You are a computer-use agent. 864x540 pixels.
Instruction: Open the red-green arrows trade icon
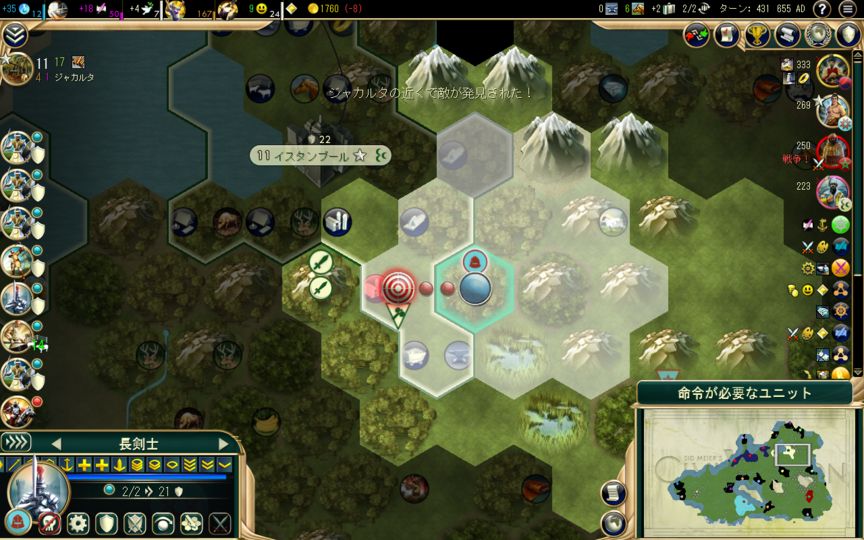(x=697, y=35)
